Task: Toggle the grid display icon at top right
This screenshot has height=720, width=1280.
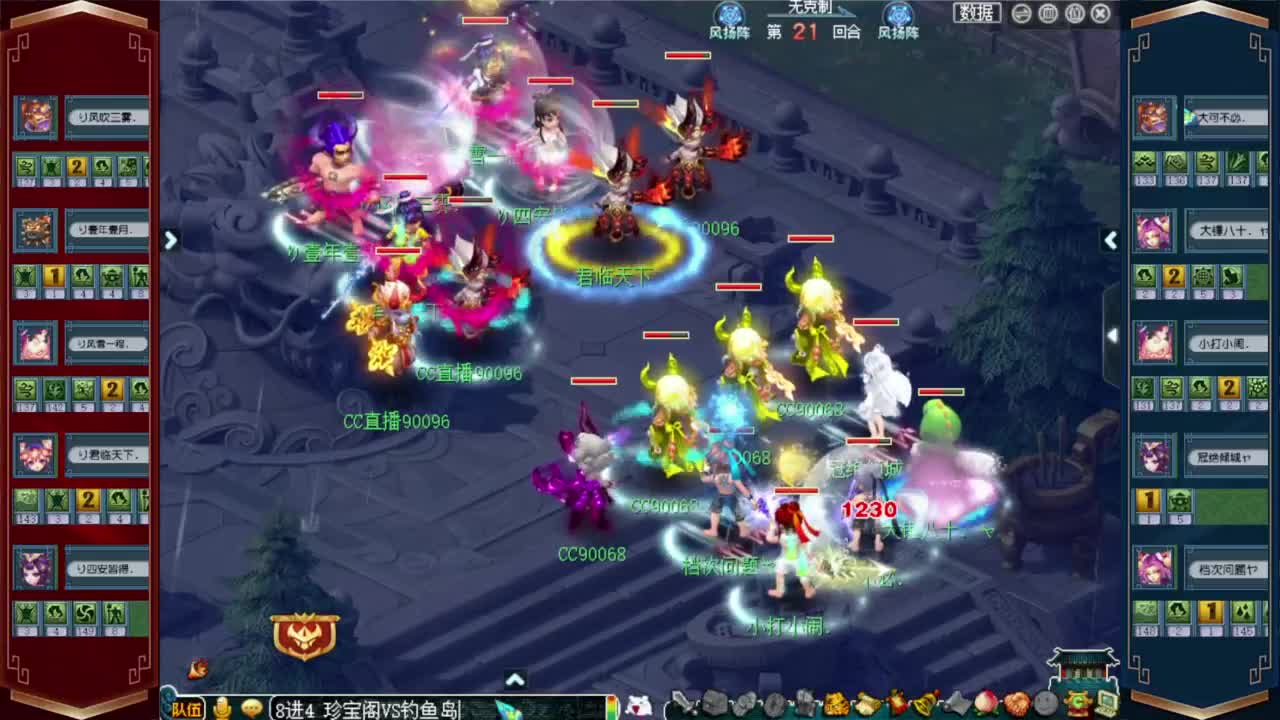Action: (1047, 13)
